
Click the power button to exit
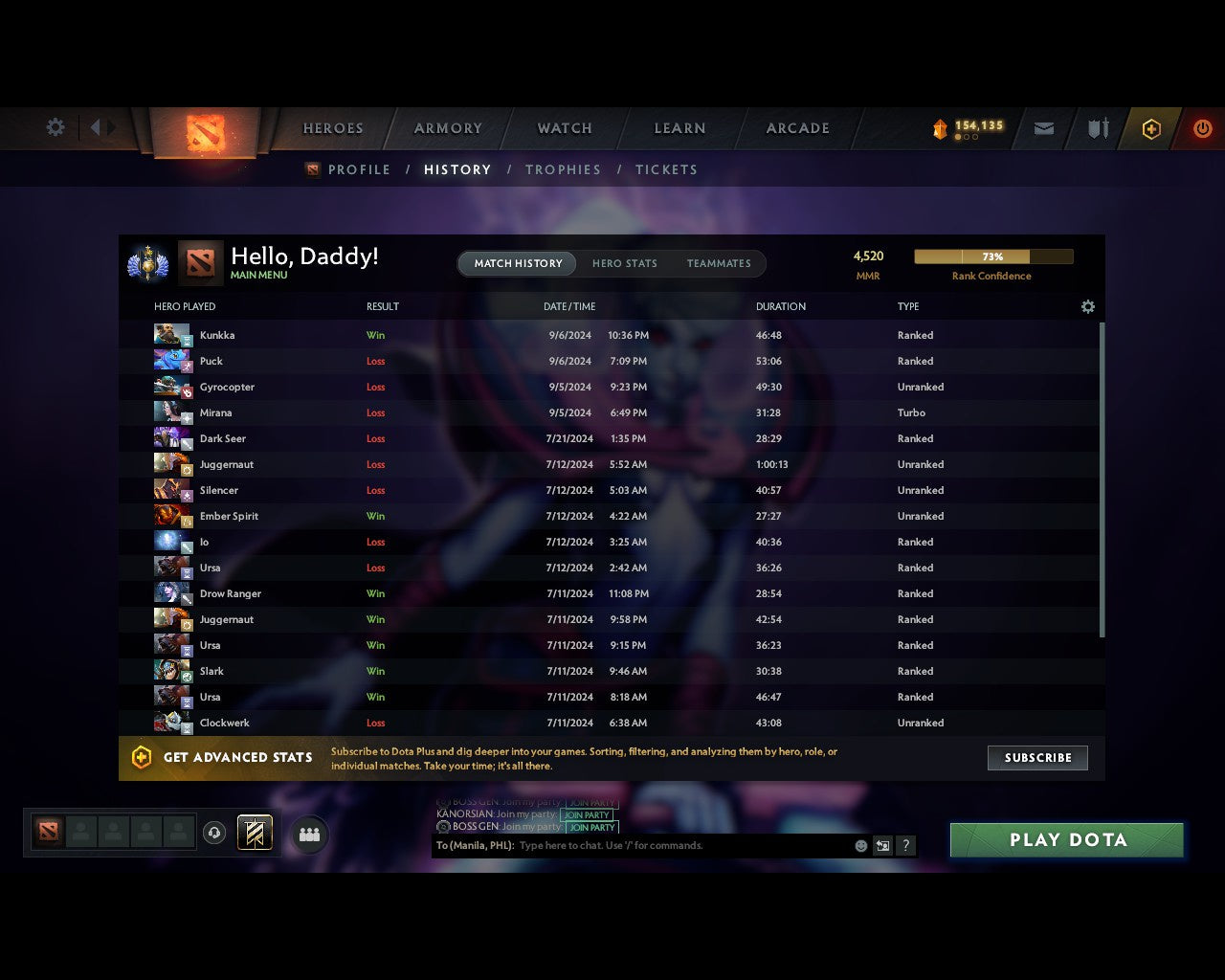[x=1203, y=128]
